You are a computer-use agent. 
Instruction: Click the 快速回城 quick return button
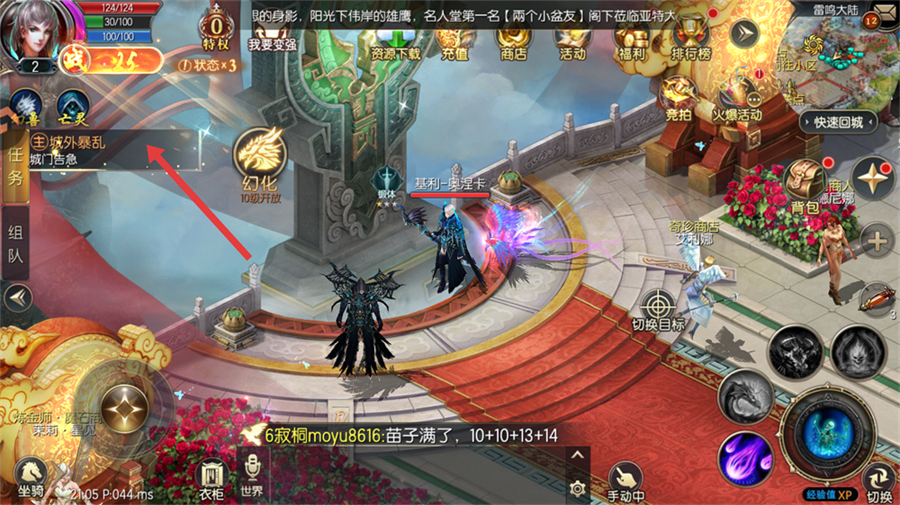point(838,122)
